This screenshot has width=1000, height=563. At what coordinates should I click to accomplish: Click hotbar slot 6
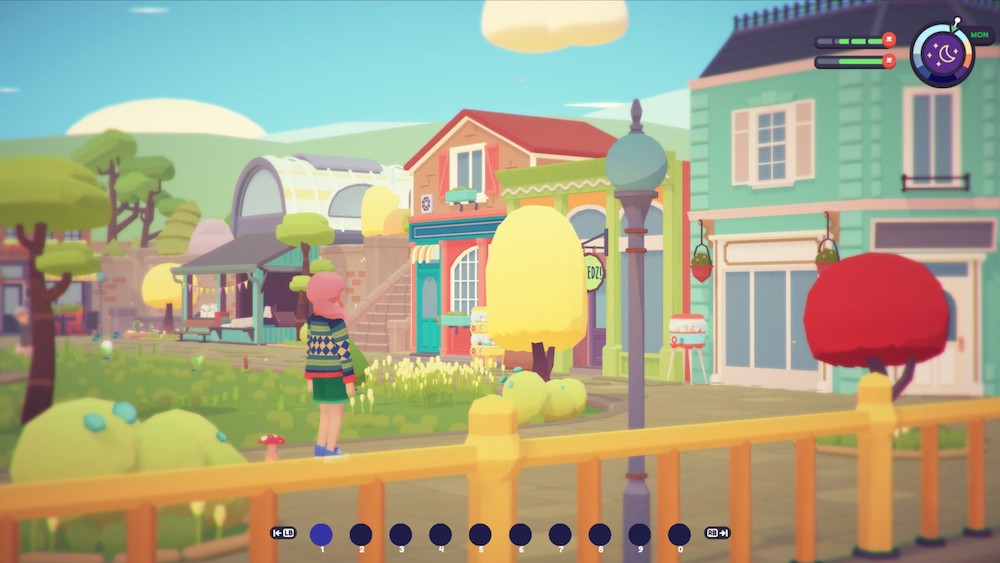(x=520, y=534)
